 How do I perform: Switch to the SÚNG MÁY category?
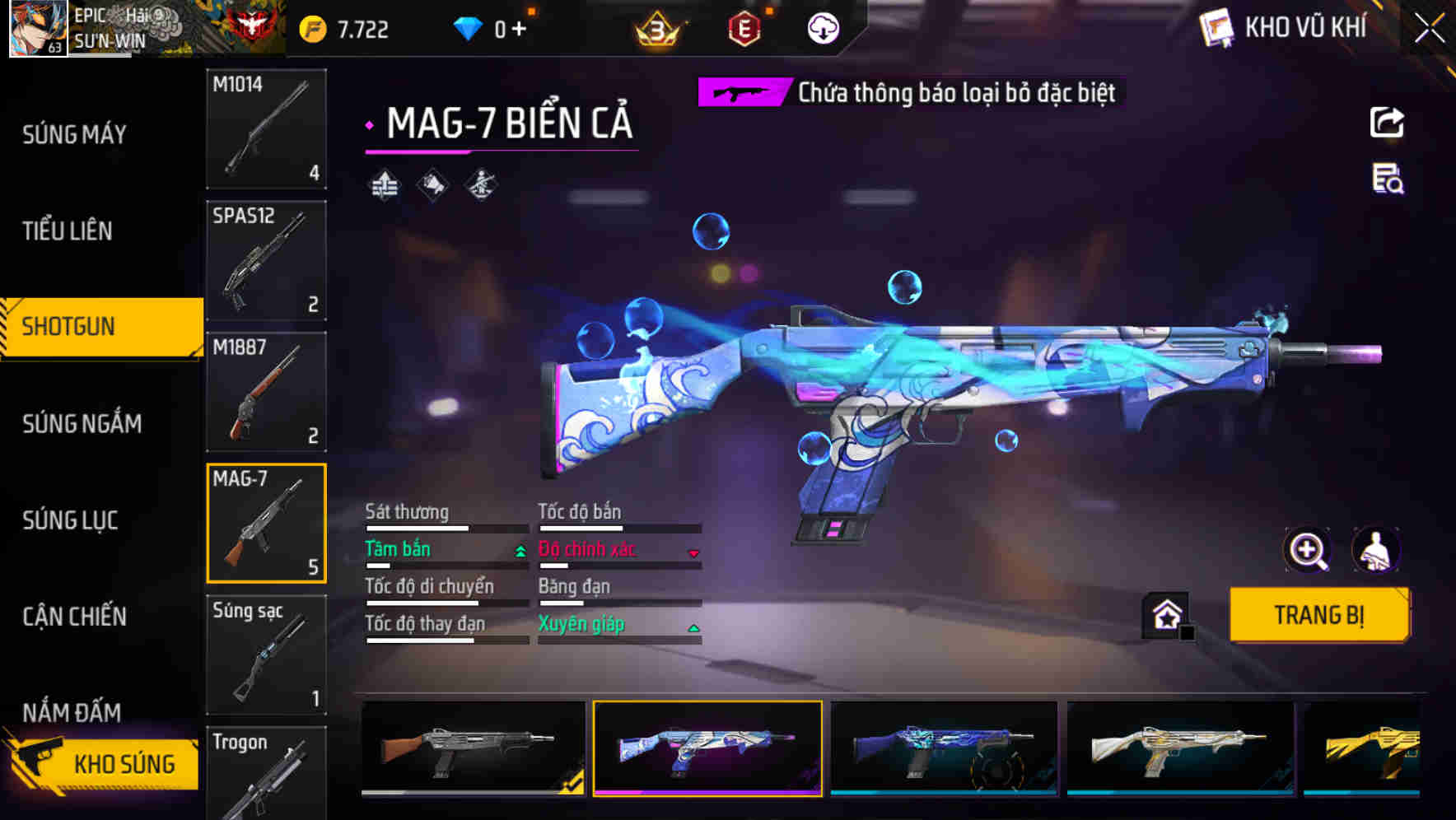(74, 134)
